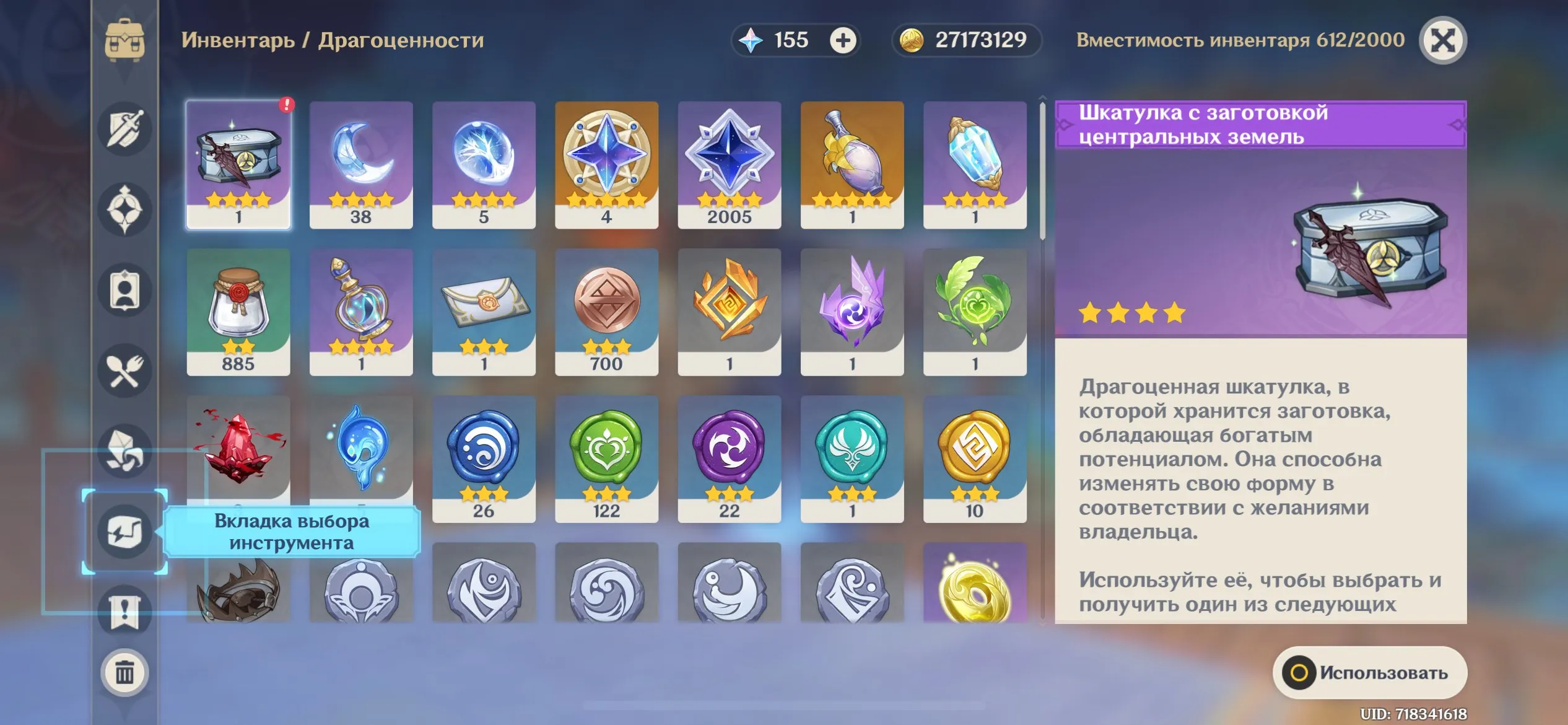Choose the white envelope item slot
The width and height of the screenshot is (1568, 725).
click(484, 312)
